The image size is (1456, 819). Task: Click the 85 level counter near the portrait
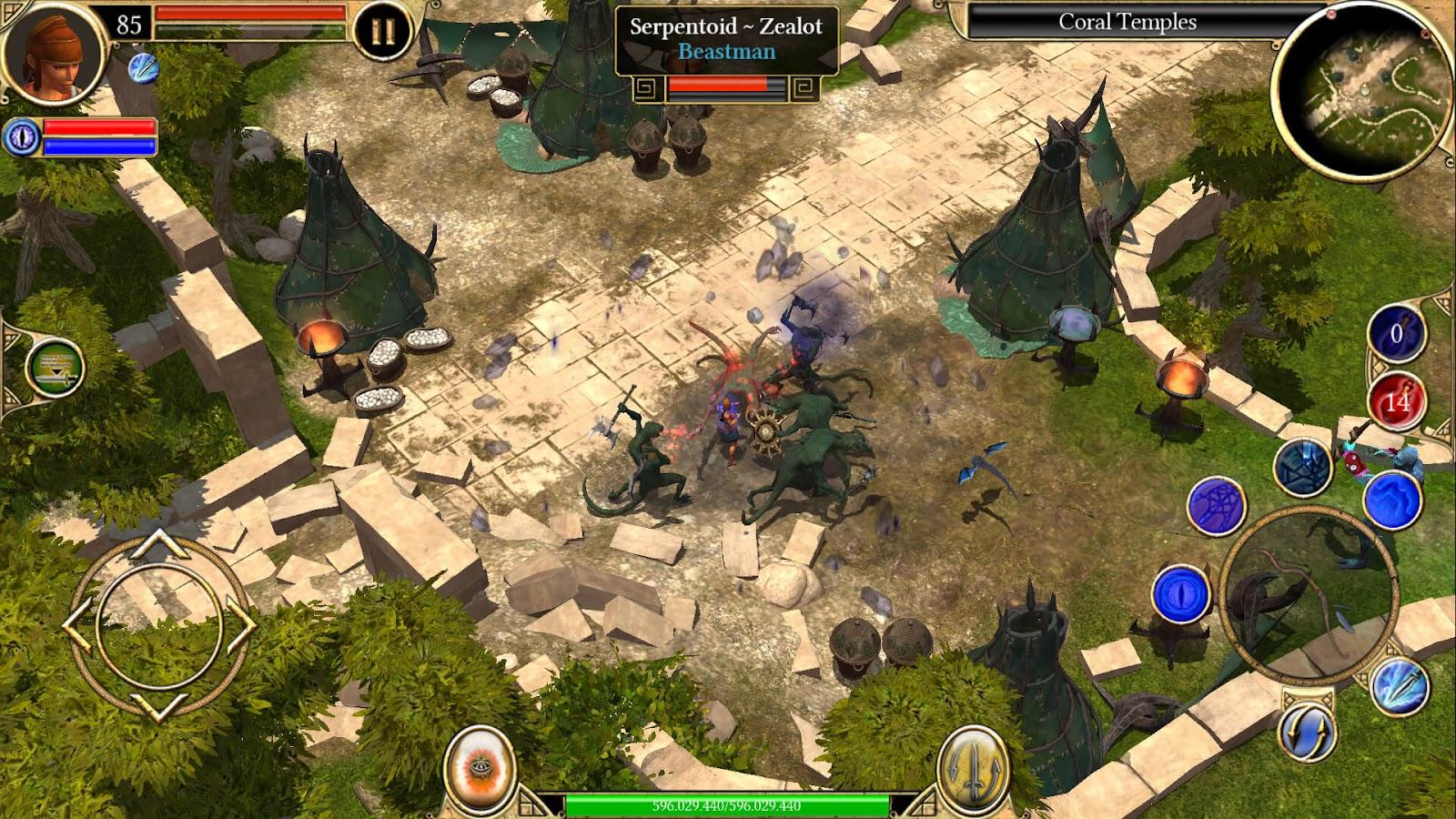[127, 23]
